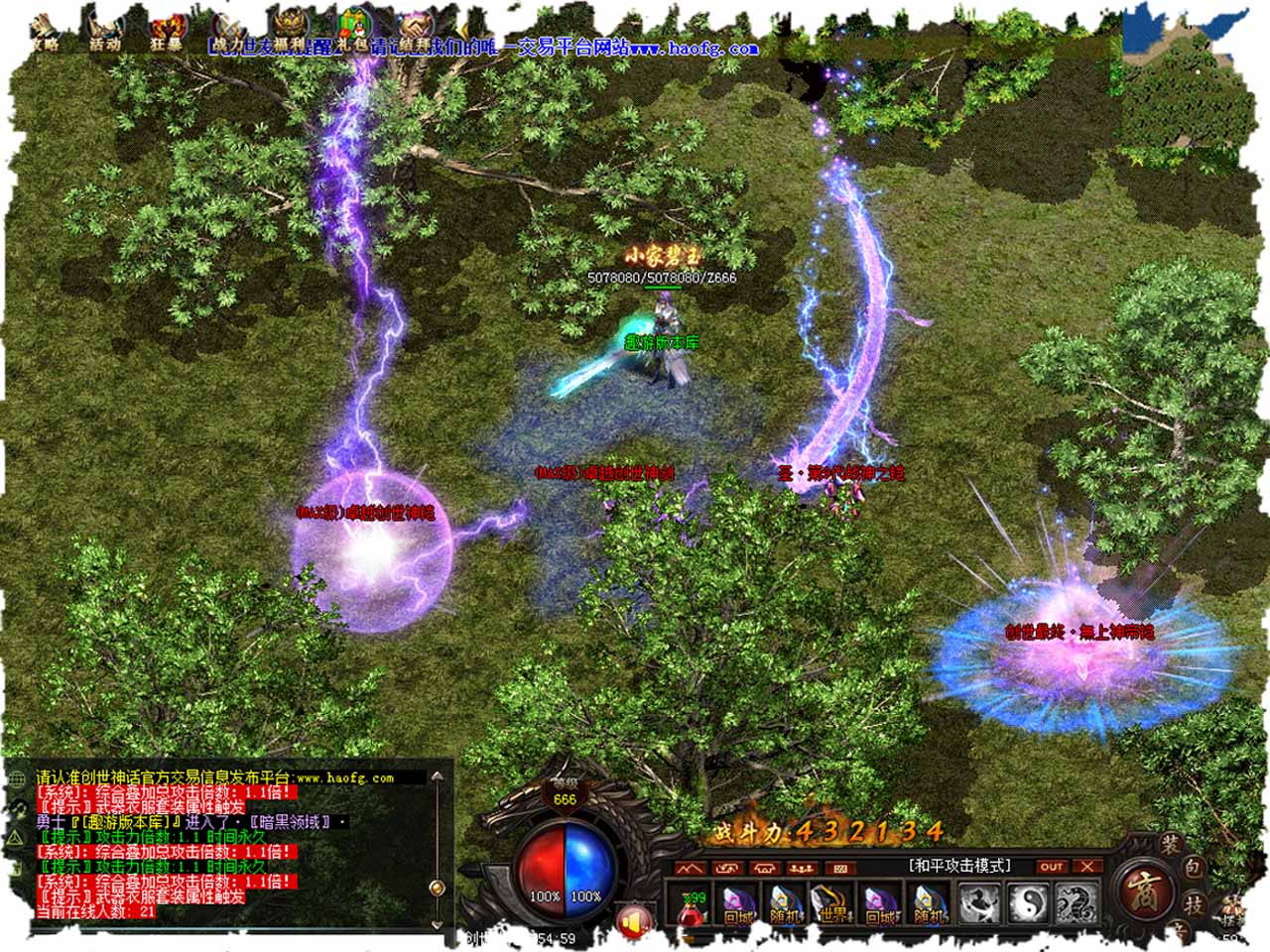Open equipment with the 装 button
This screenshot has width=1270, height=952.
(x=1171, y=846)
